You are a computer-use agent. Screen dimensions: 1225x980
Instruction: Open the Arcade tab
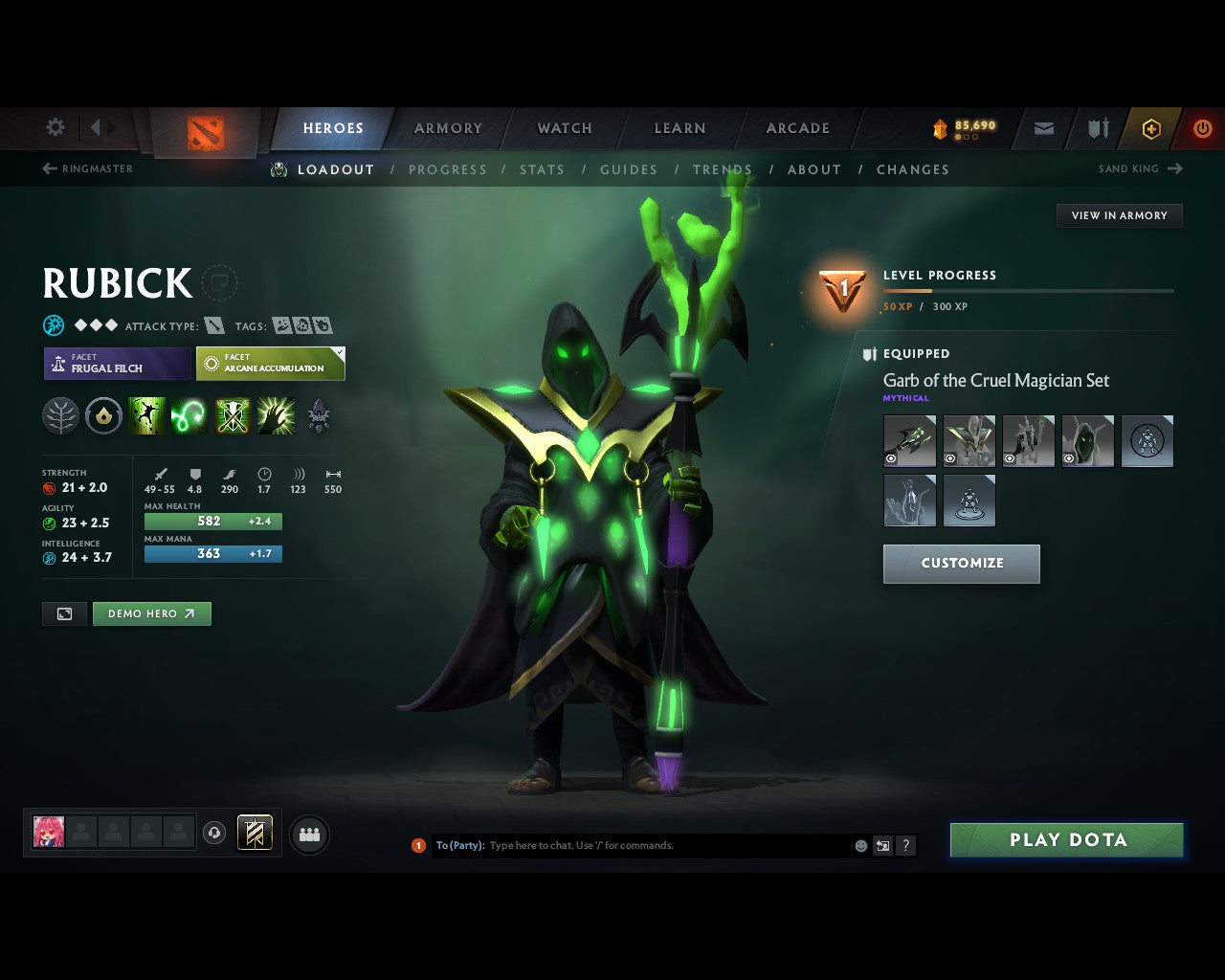797,128
